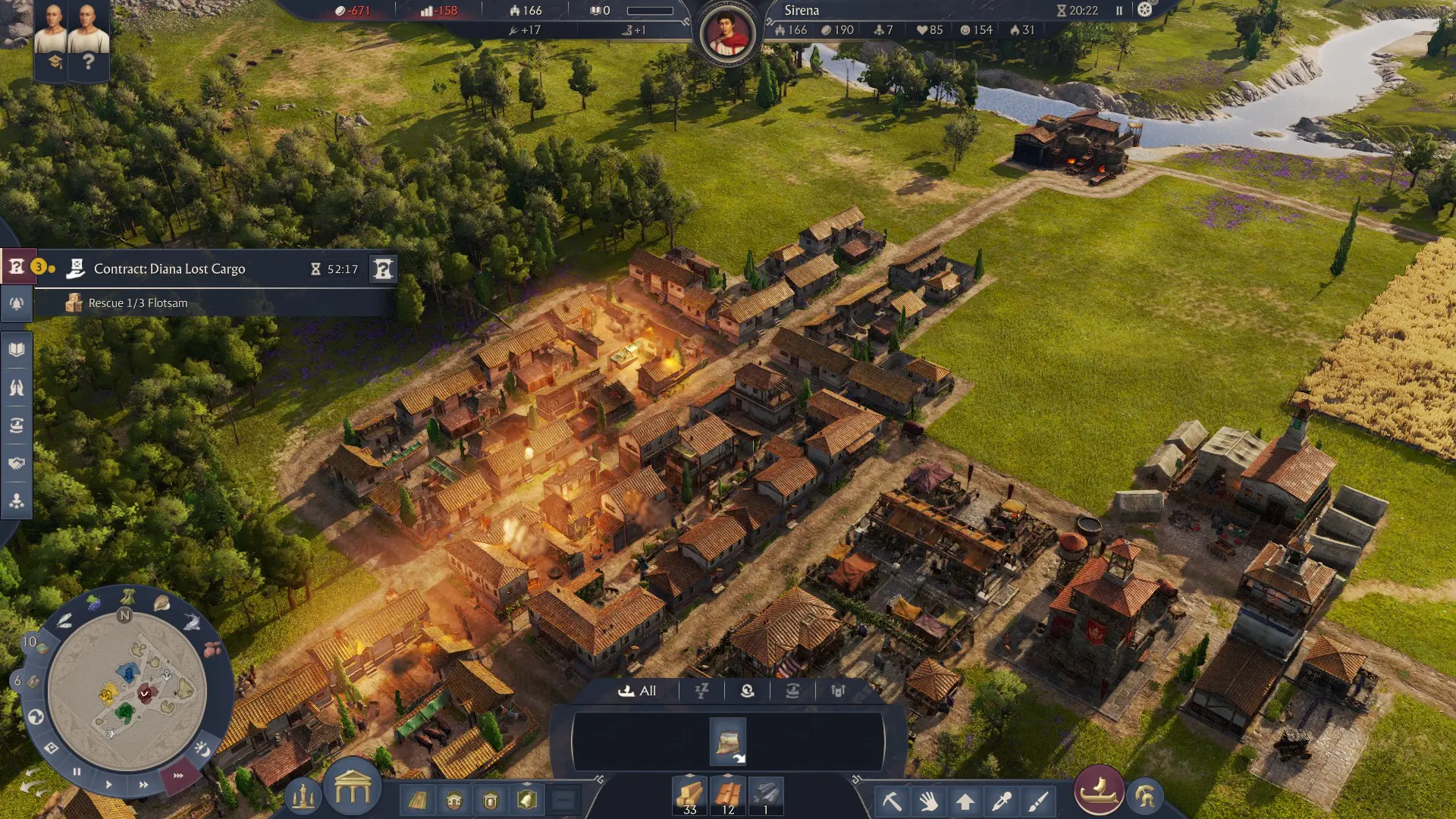Open the temple-shaped build menu button
The height and width of the screenshot is (819, 1456).
click(352, 790)
